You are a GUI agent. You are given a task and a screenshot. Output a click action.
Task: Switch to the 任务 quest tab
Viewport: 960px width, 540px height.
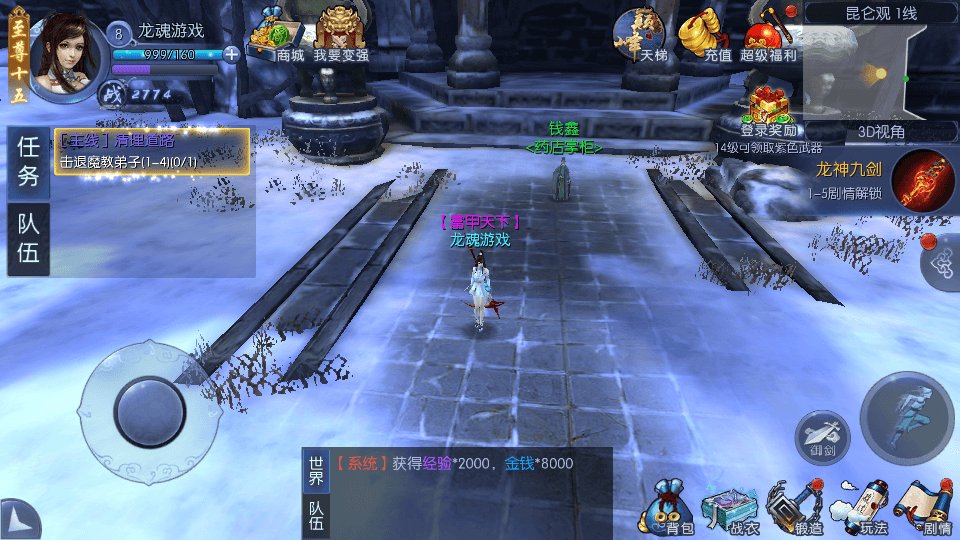tap(29, 161)
